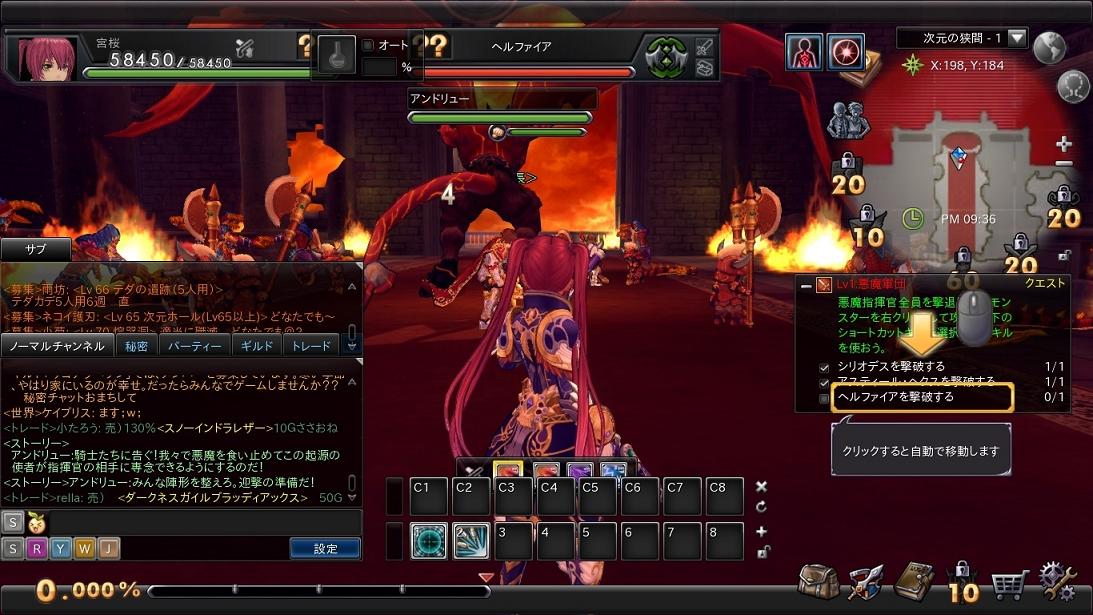Open the world map globe icon

[1049, 47]
